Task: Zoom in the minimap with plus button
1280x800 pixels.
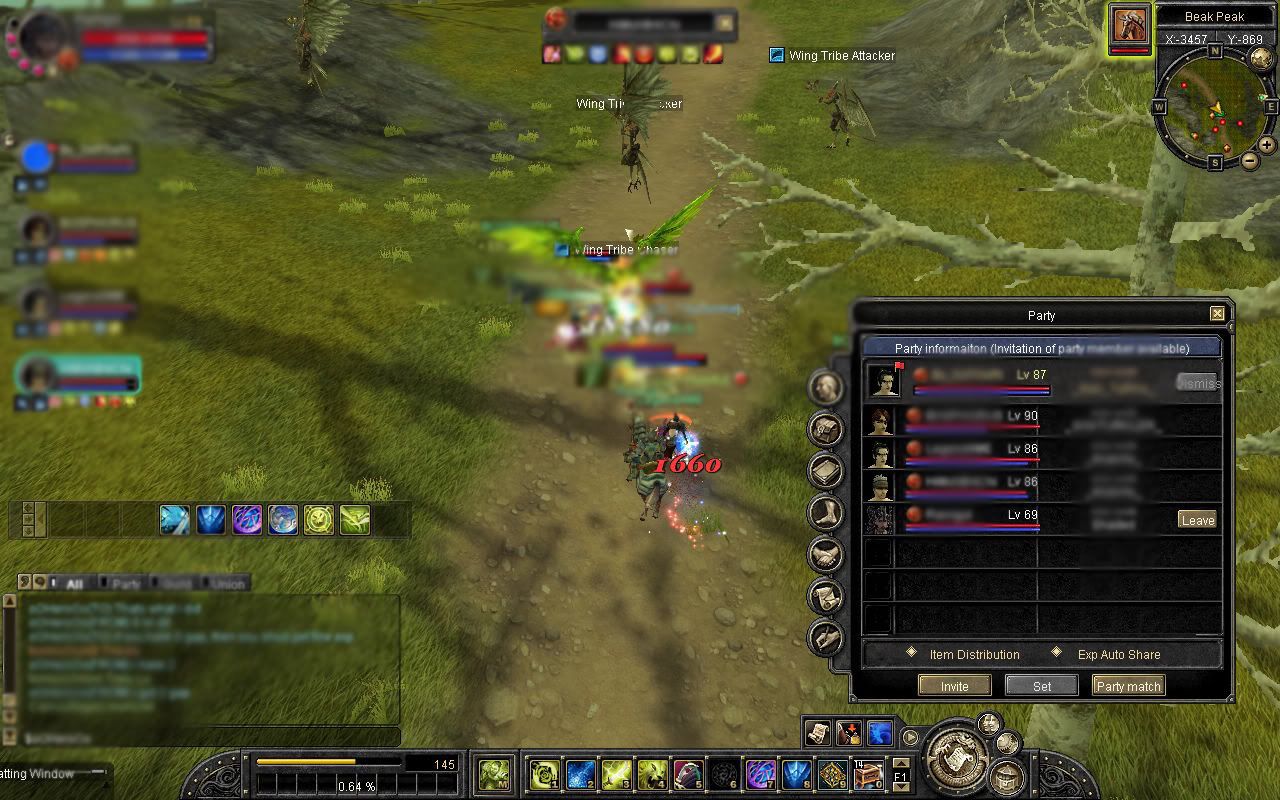Action: click(1267, 145)
